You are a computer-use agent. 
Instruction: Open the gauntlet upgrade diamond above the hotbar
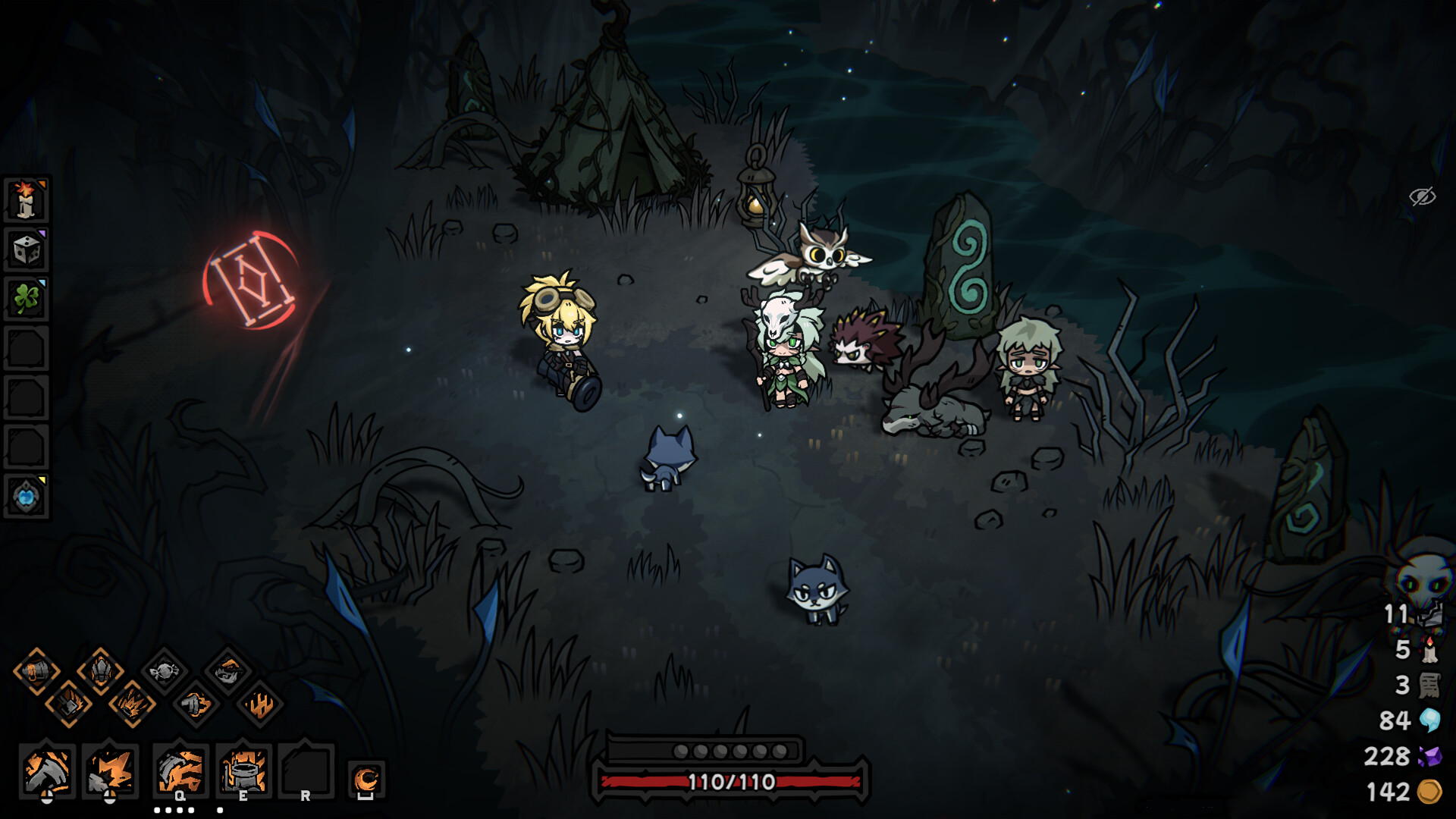(x=101, y=671)
